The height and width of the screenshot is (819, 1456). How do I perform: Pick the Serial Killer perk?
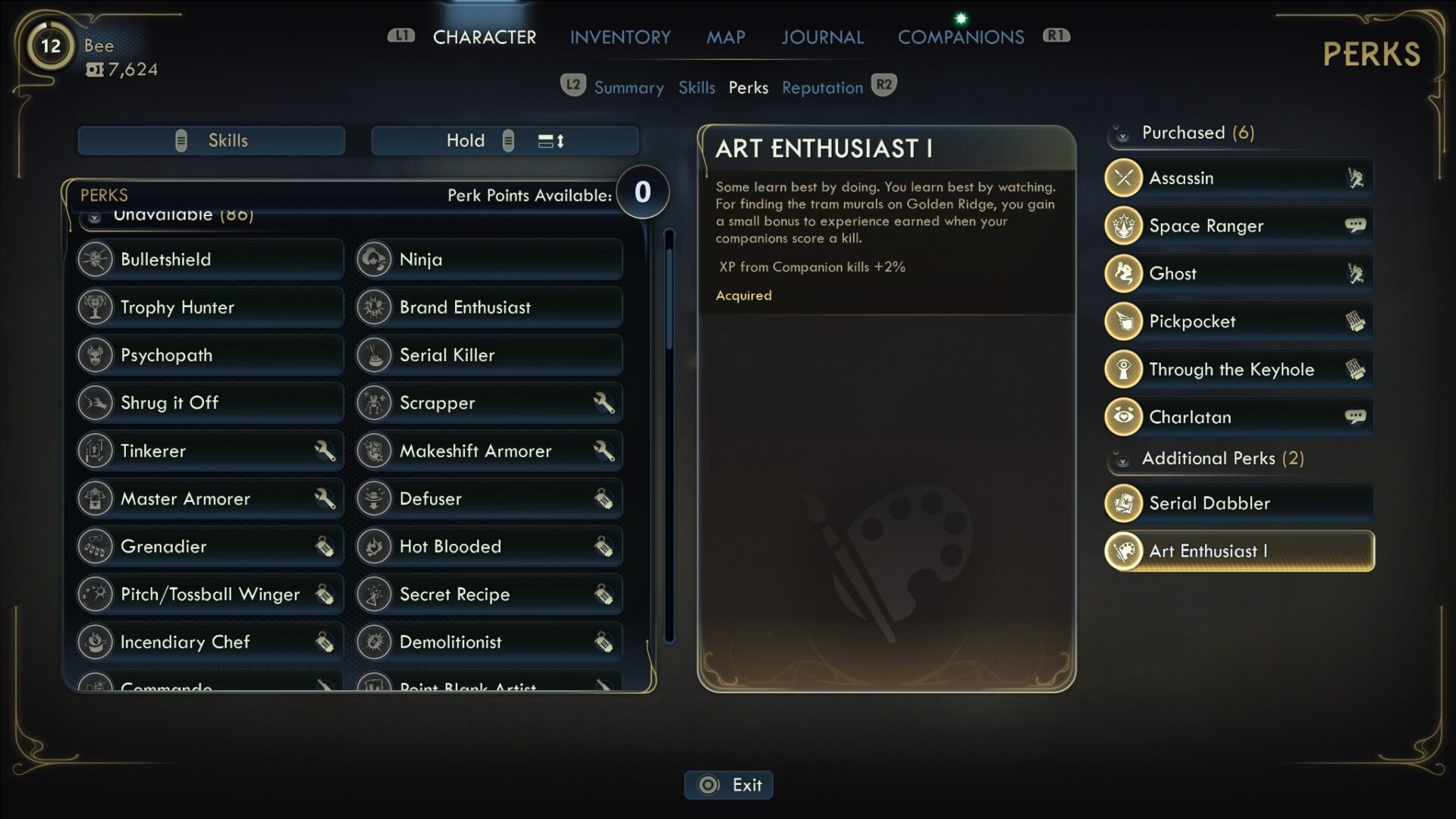[x=488, y=355]
